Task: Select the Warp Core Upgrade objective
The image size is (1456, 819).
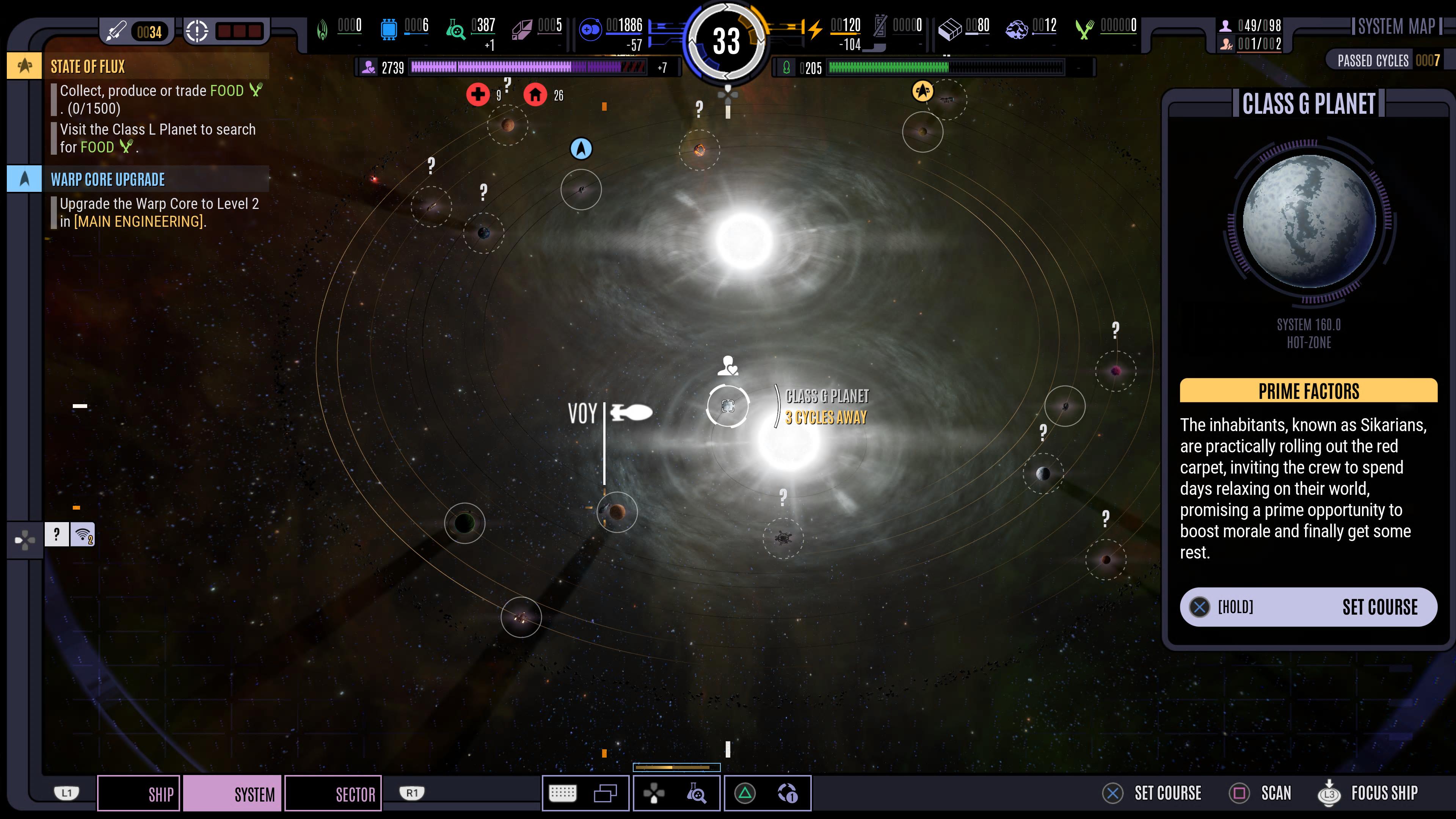Action: 107,179
